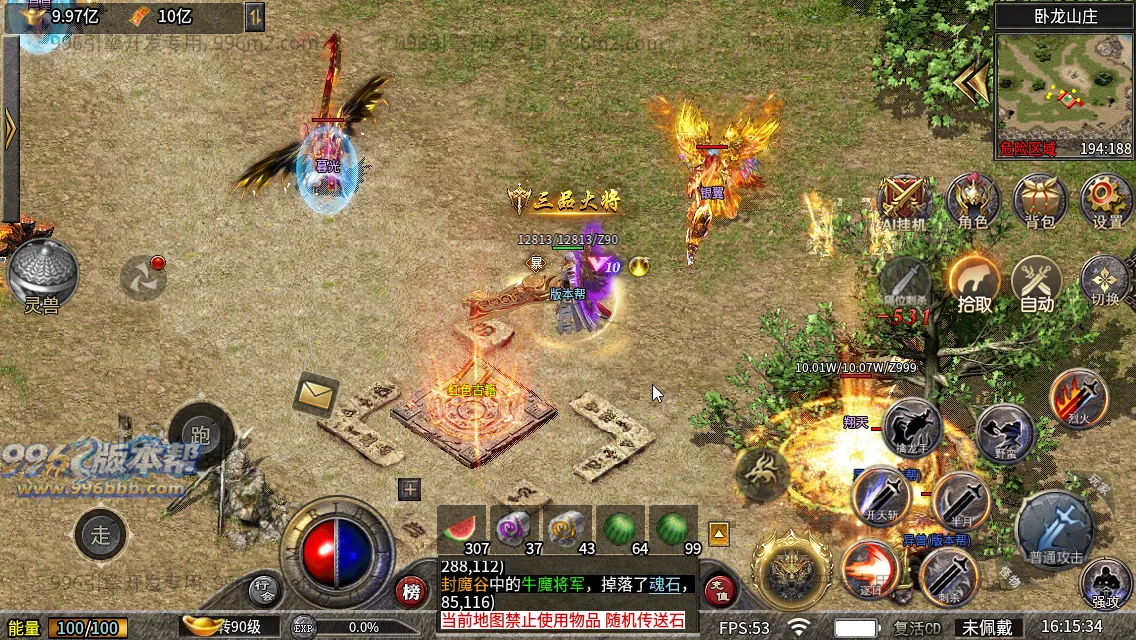Click the 切换 switch button
This screenshot has height=640, width=1136.
pos(1105,281)
